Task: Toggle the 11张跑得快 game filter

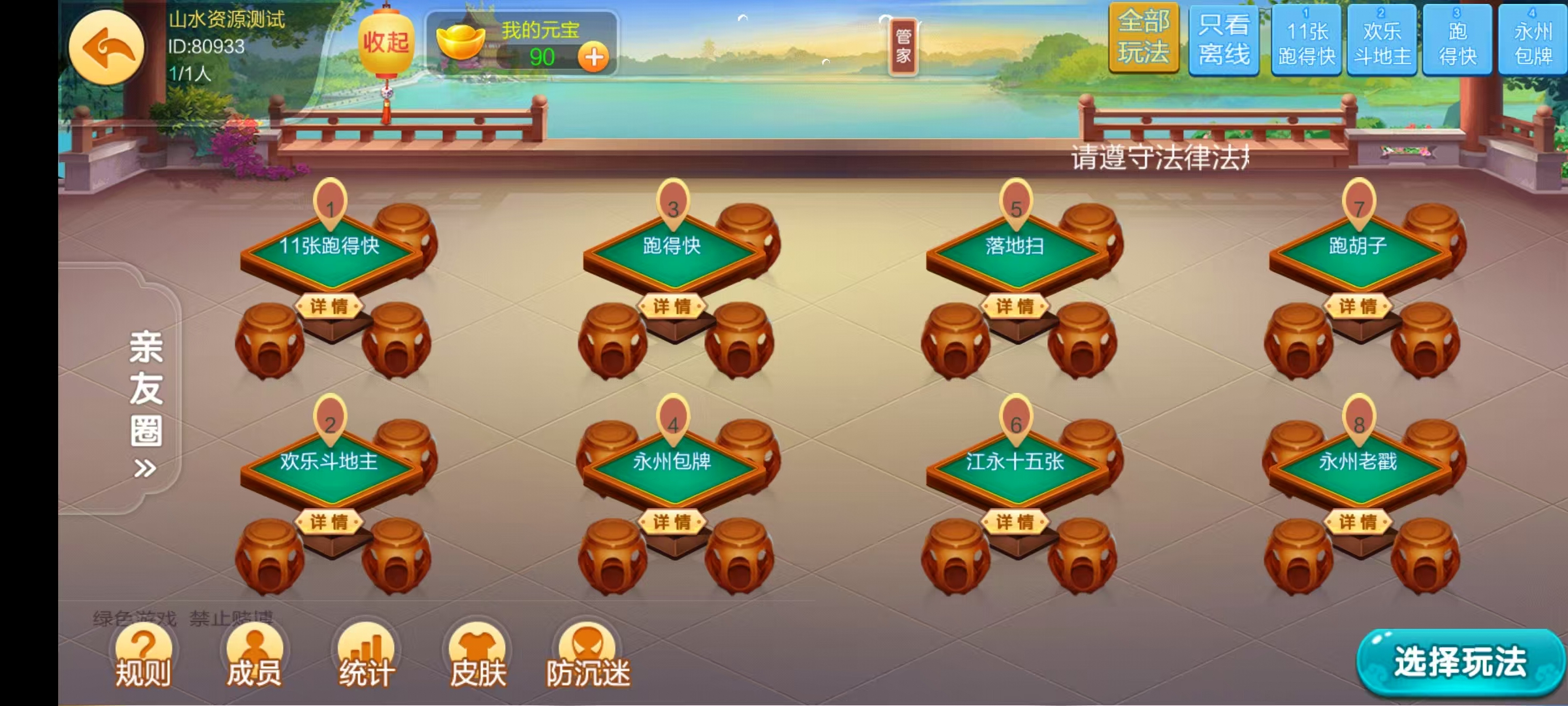Action: tap(1307, 41)
